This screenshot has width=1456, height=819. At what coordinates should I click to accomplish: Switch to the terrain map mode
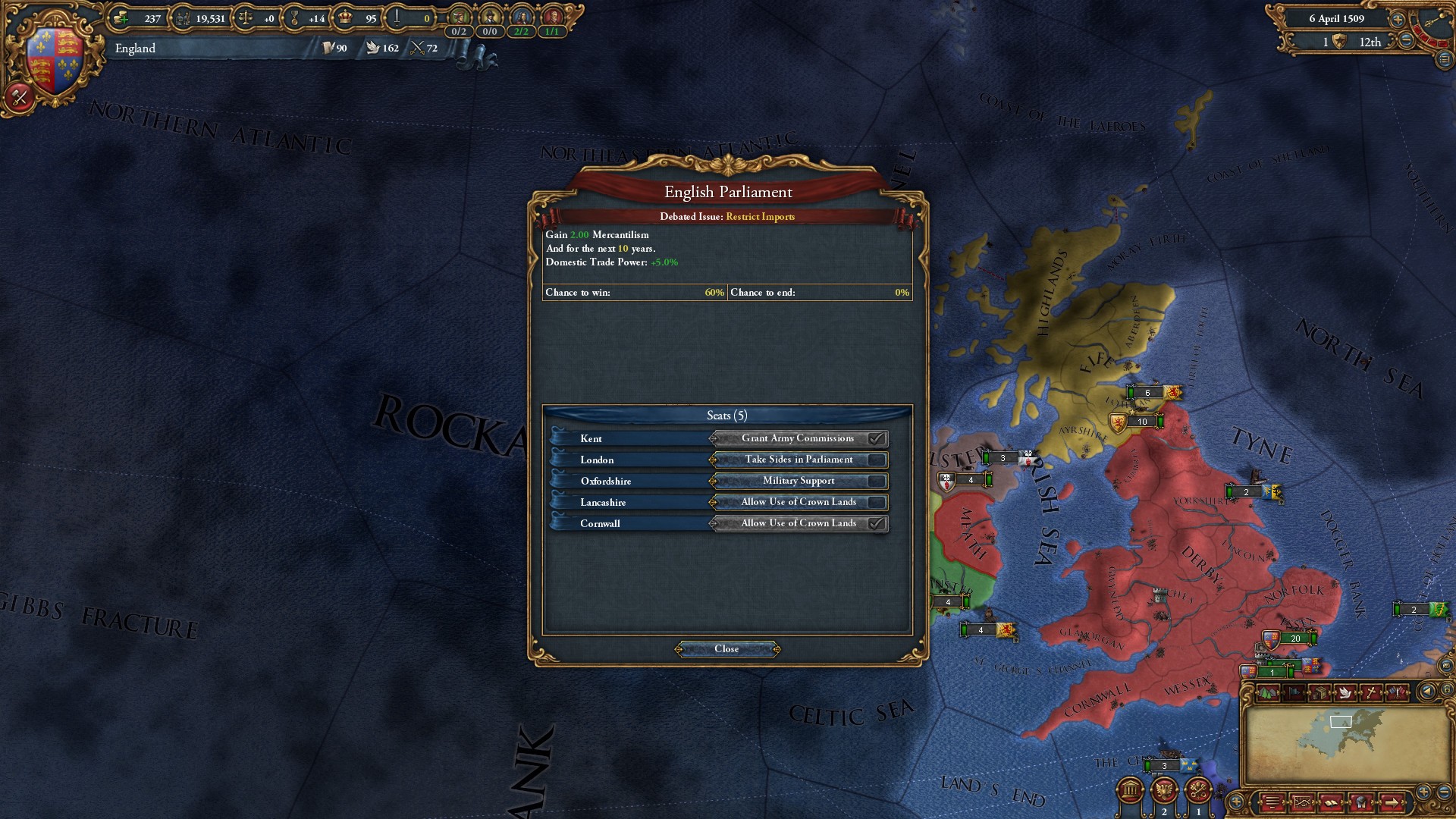coord(1267,692)
